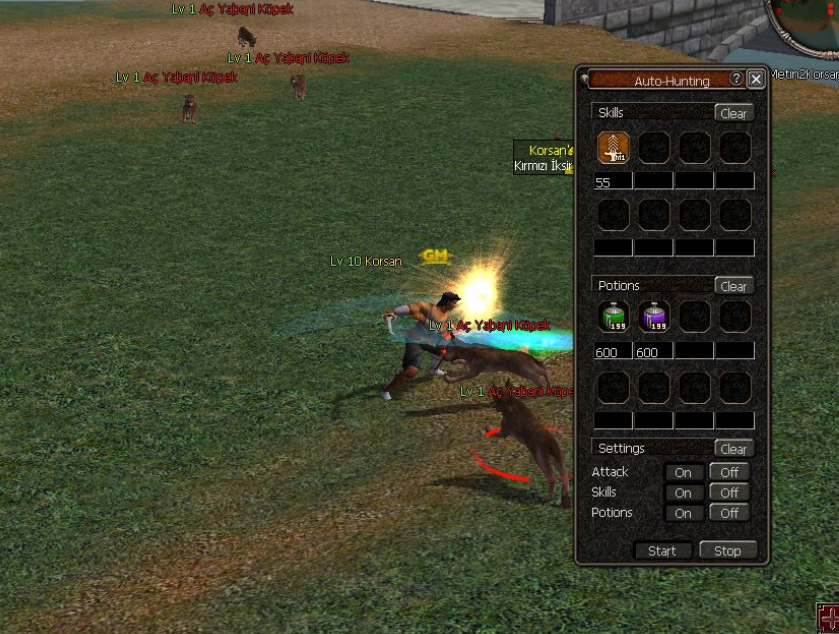The image size is (839, 634).
Task: Turn Skills on in Settings
Action: (x=683, y=493)
